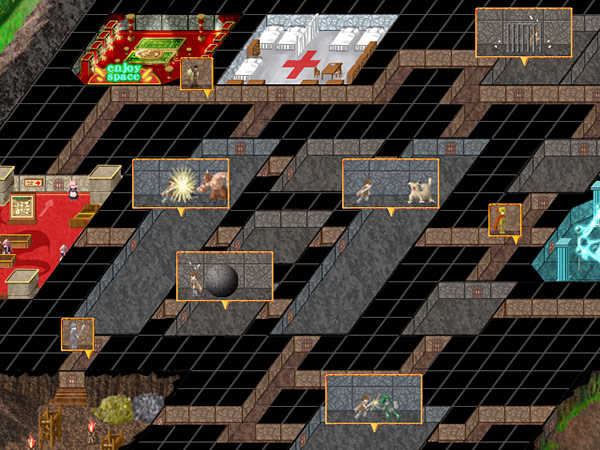Click the small popup beside the enjoy space room
Screen dimensions: 600x450
196,75
